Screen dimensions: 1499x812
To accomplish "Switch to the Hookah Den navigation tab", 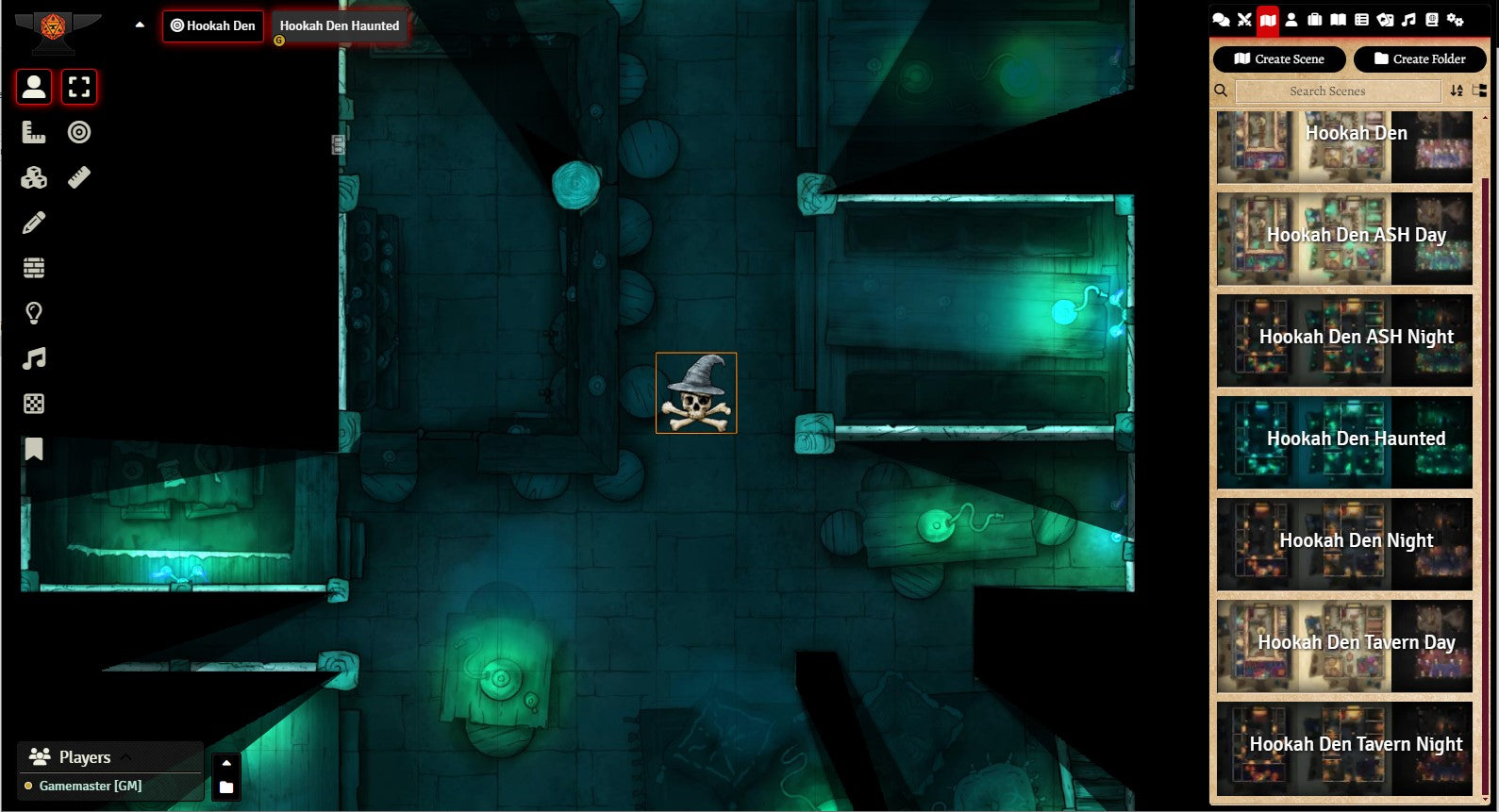I will 212,25.
